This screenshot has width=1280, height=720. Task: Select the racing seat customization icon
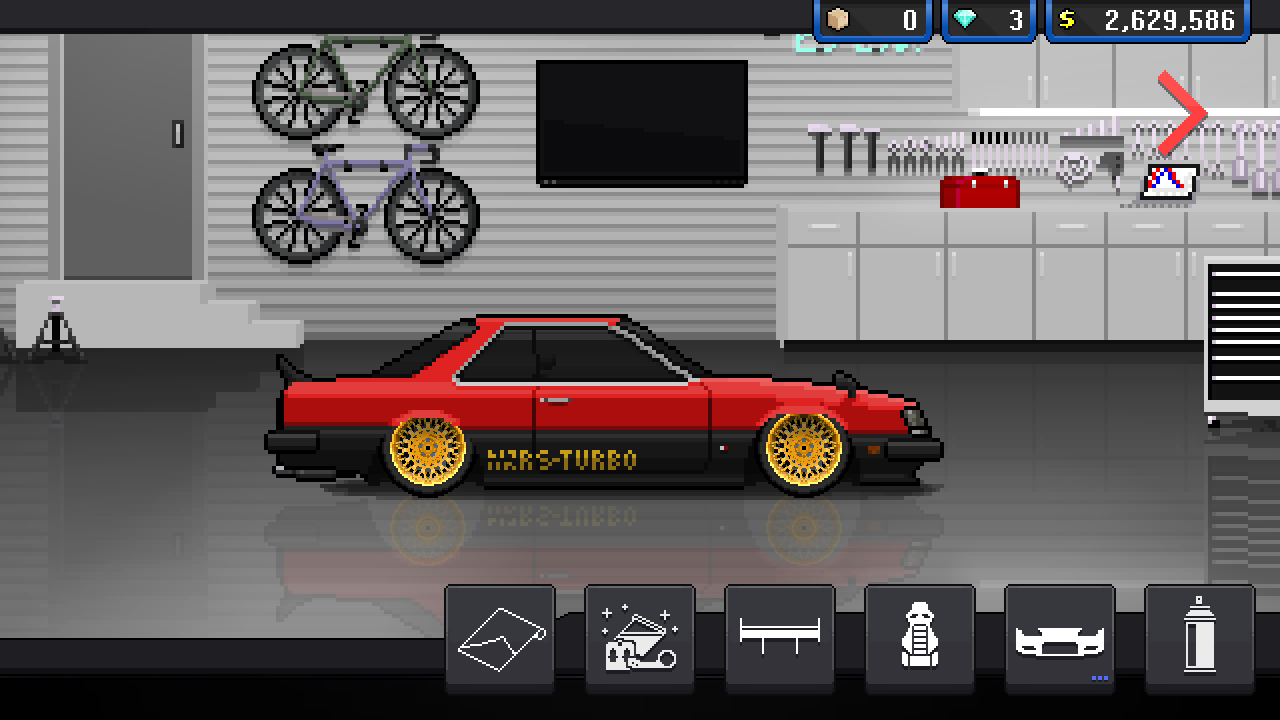click(921, 637)
